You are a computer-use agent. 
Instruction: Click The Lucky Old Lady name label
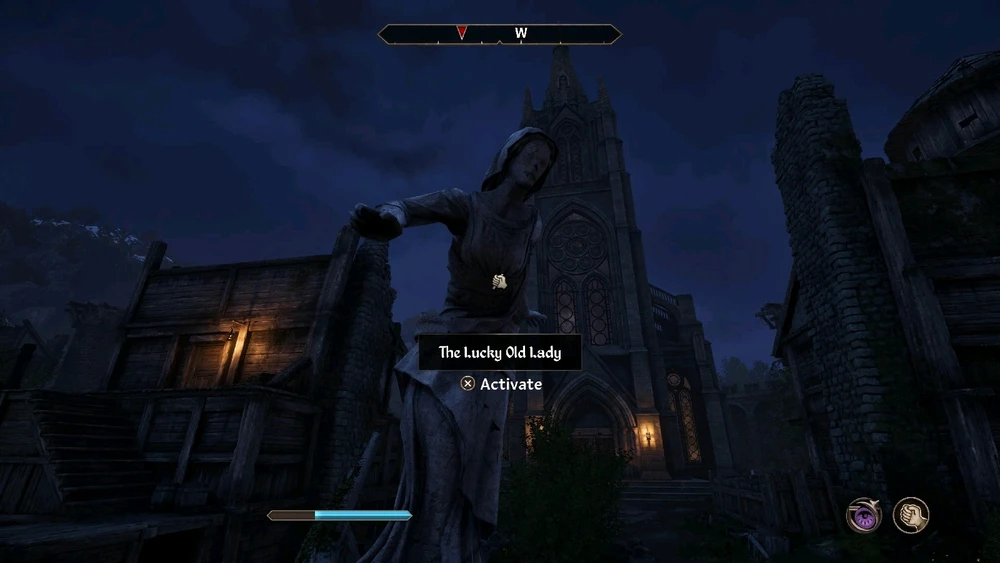(499, 353)
